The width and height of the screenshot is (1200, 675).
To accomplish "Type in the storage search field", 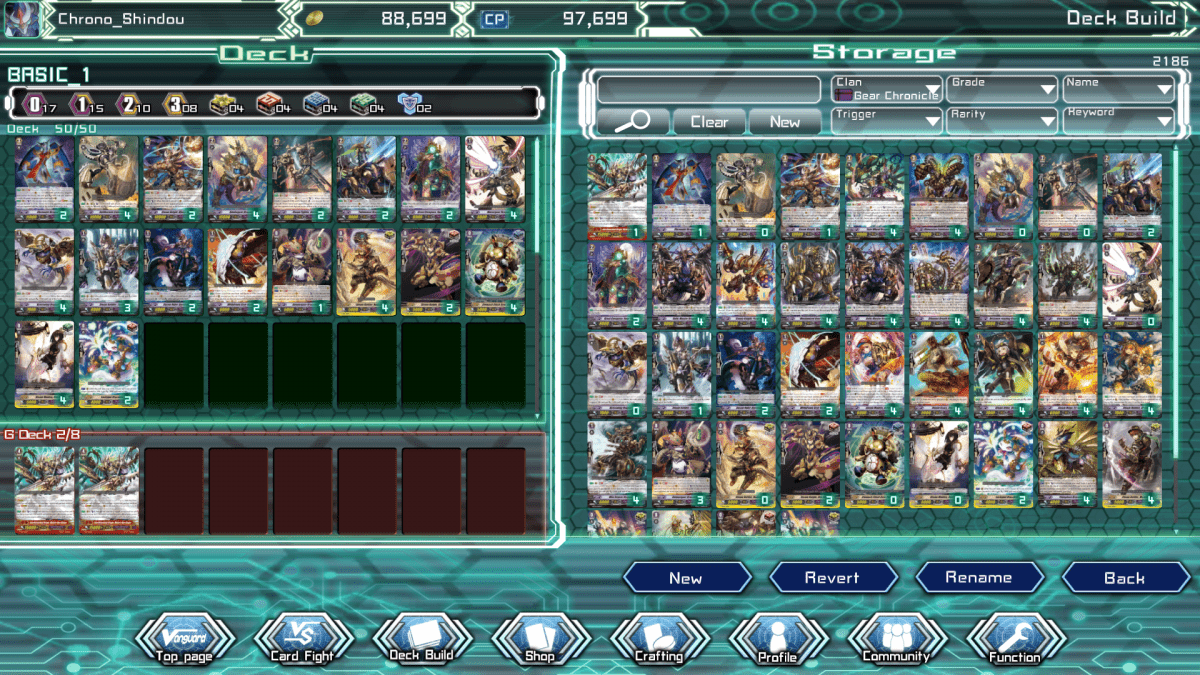I will coord(708,89).
